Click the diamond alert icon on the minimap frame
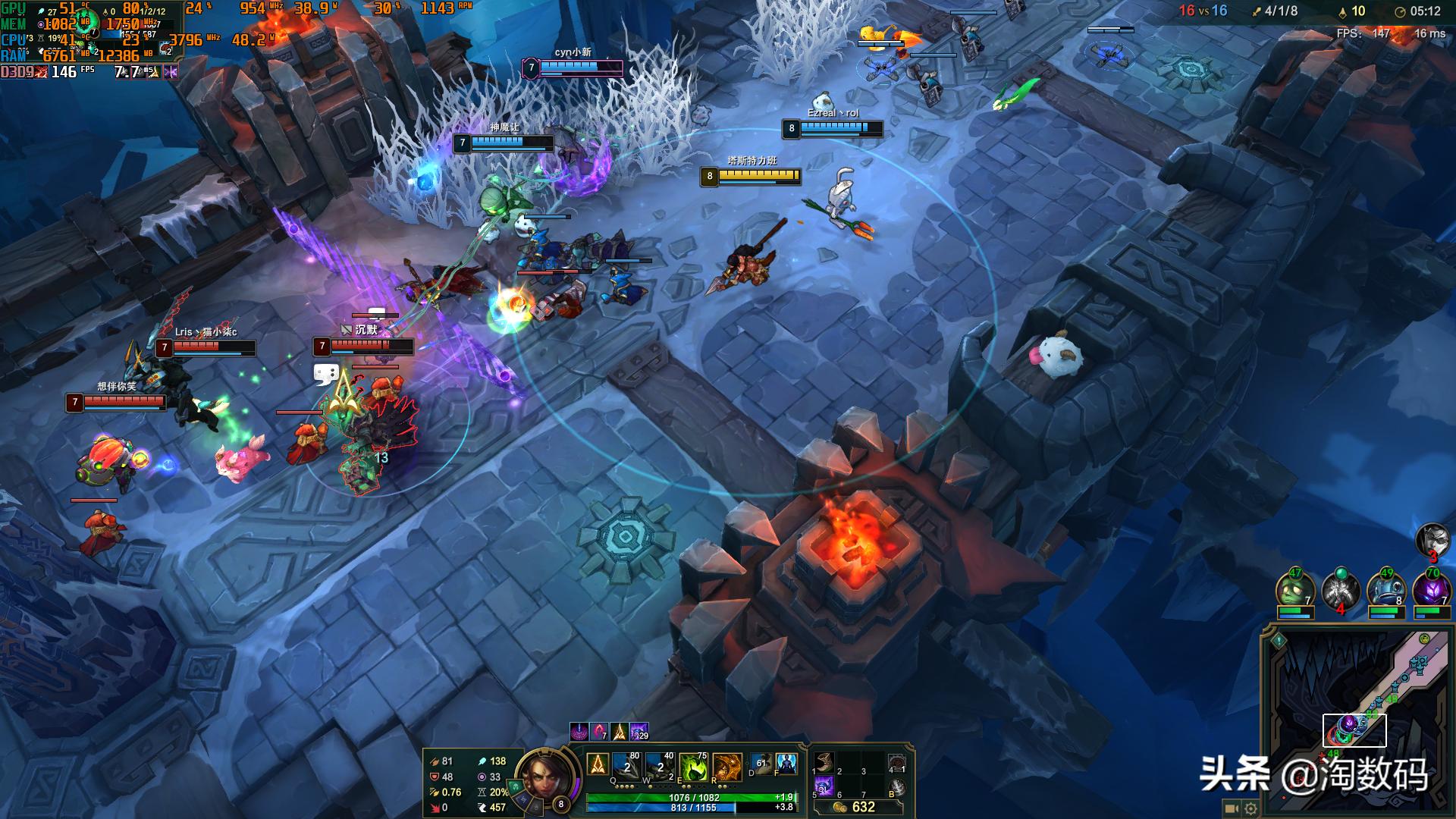This screenshot has width=1456, height=819. [1279, 640]
